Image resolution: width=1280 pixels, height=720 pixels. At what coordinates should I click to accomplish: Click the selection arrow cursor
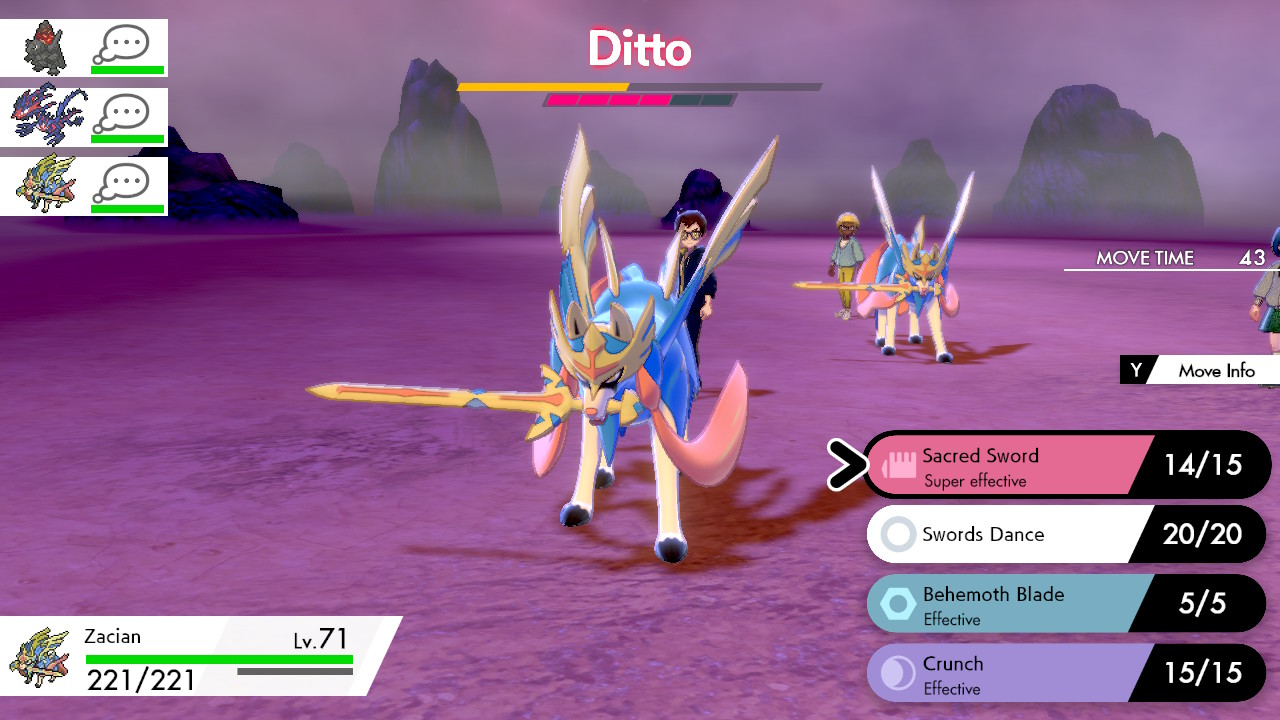(843, 464)
